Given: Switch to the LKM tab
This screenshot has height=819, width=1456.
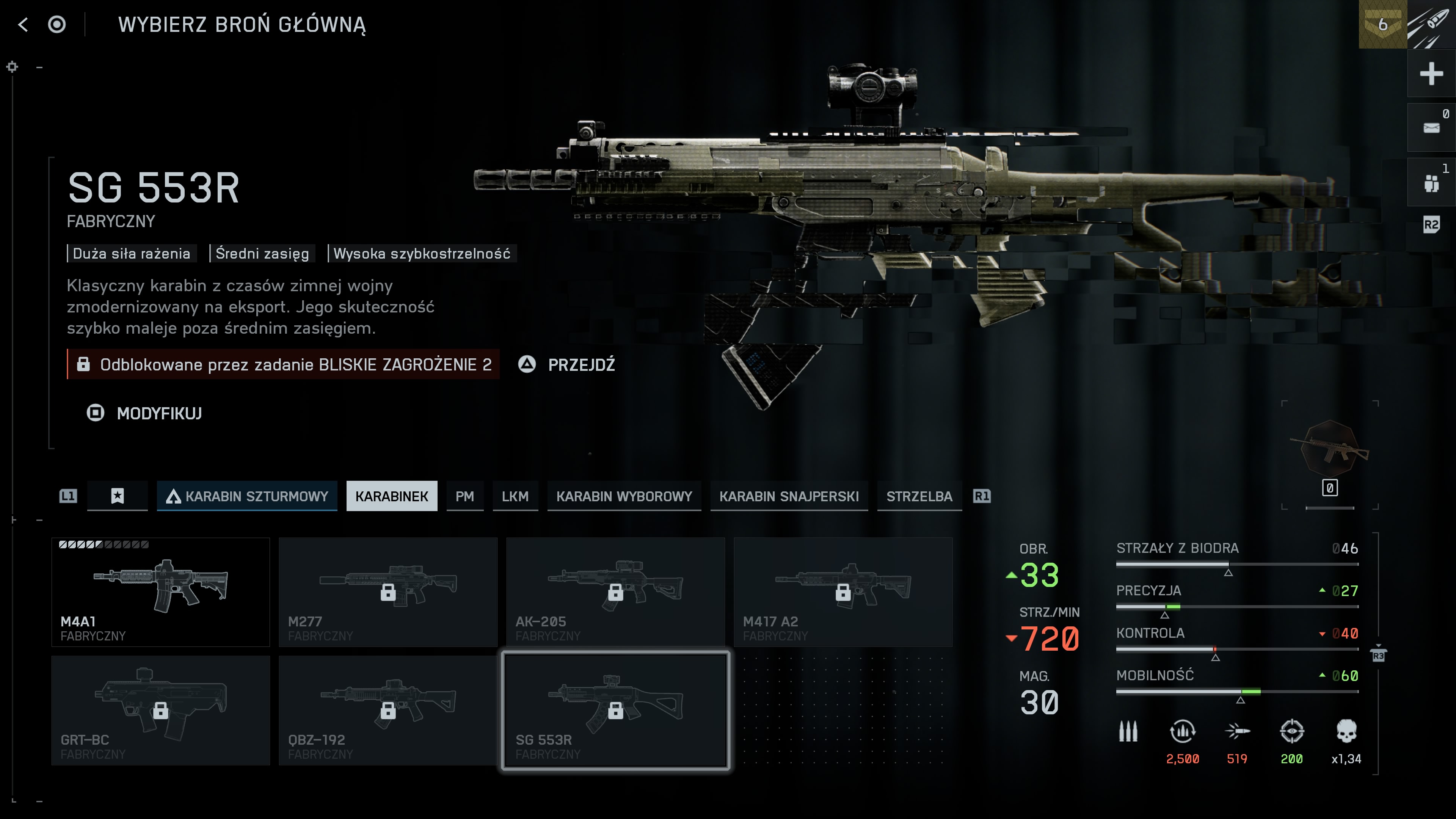Looking at the screenshot, I should pyautogui.click(x=515, y=496).
